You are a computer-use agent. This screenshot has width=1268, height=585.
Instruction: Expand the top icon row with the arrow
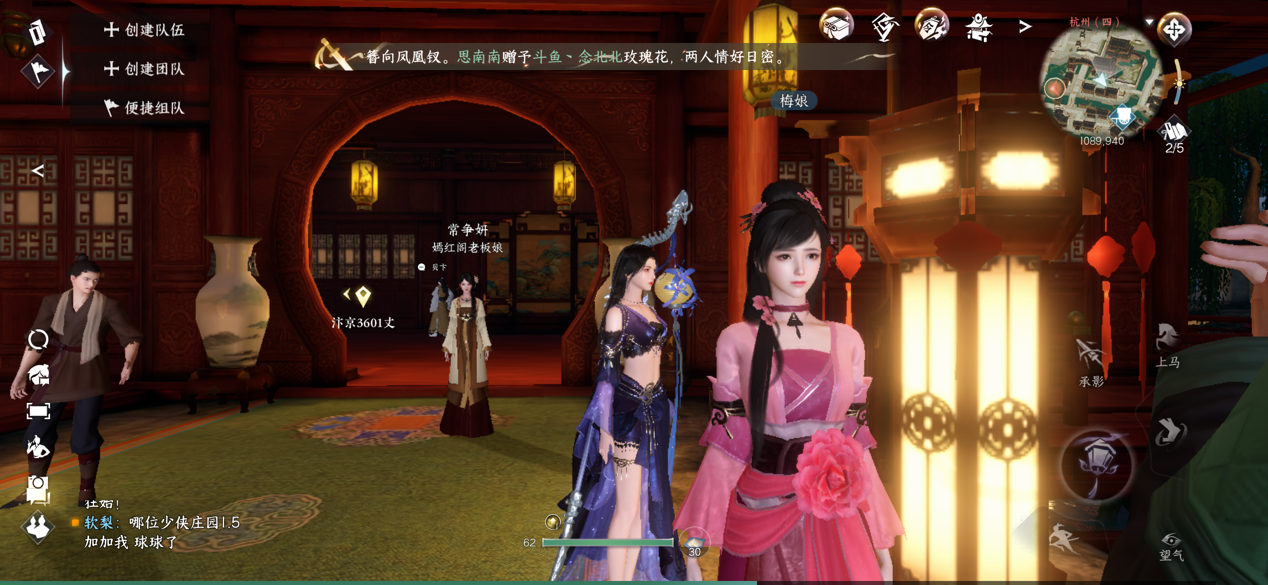pyautogui.click(x=1025, y=27)
